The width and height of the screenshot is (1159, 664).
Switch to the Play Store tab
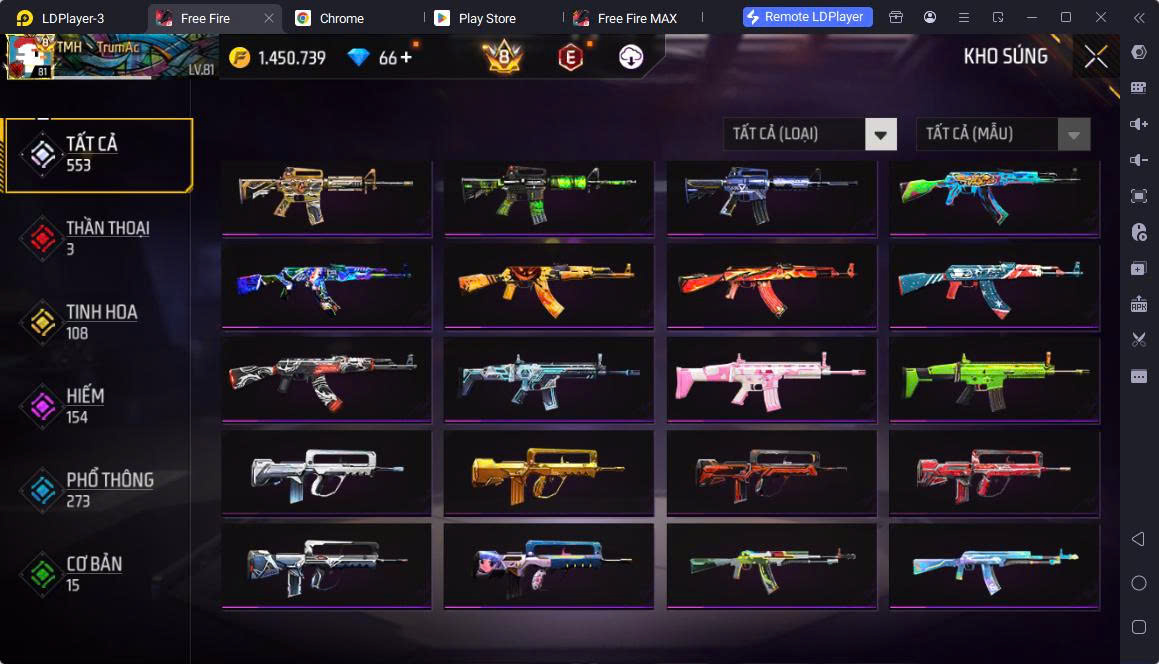pyautogui.click(x=484, y=18)
